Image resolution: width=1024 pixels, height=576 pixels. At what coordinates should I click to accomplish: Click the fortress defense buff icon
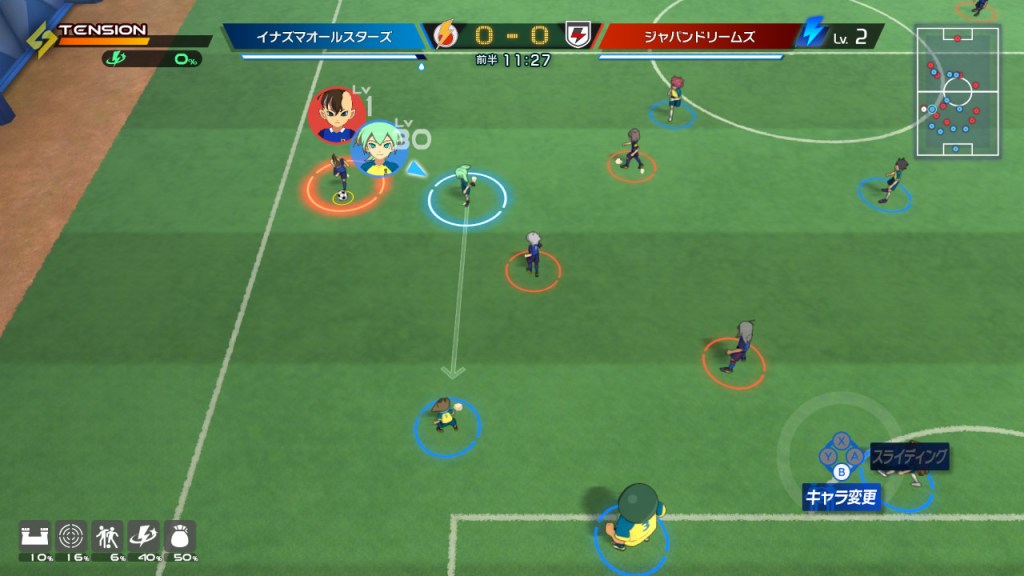point(35,536)
